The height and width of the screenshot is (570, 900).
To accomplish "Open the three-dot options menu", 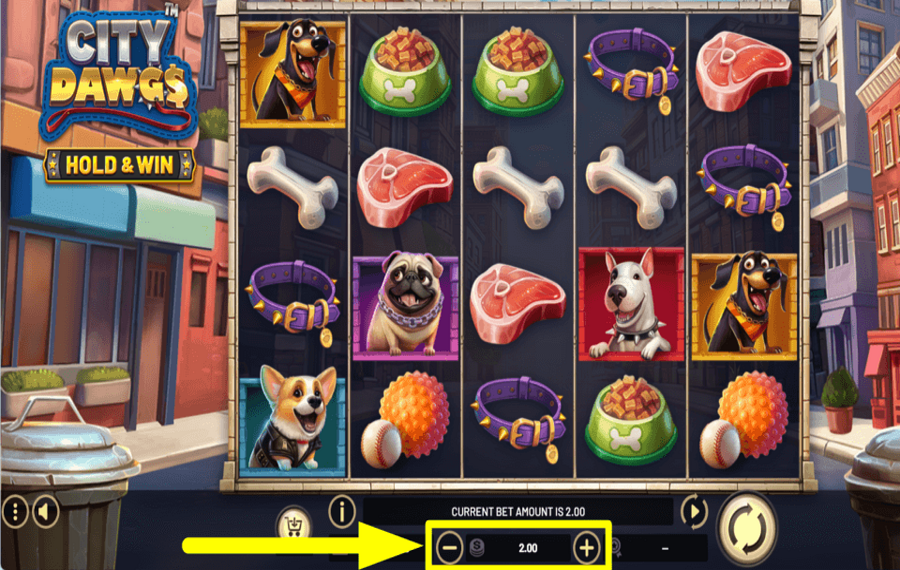I will (15, 513).
